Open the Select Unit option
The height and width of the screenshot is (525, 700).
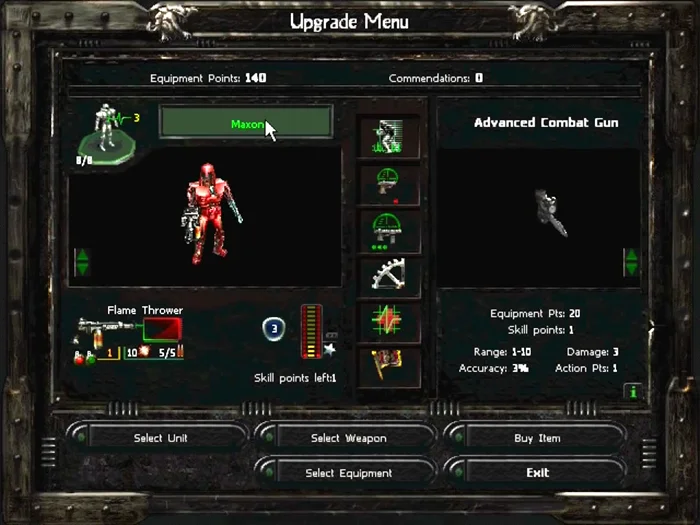(x=160, y=438)
